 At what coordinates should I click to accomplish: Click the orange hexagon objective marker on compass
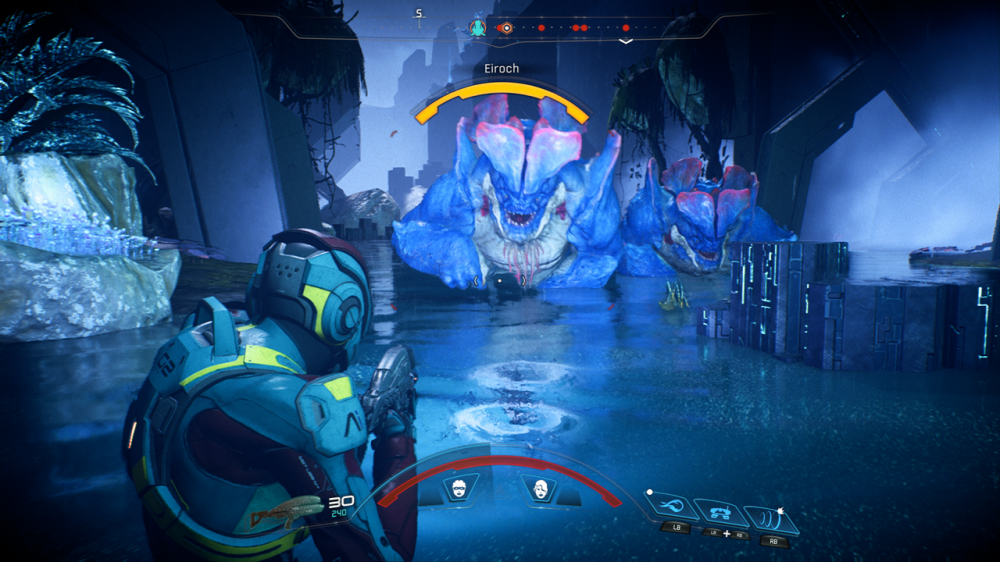(x=505, y=28)
